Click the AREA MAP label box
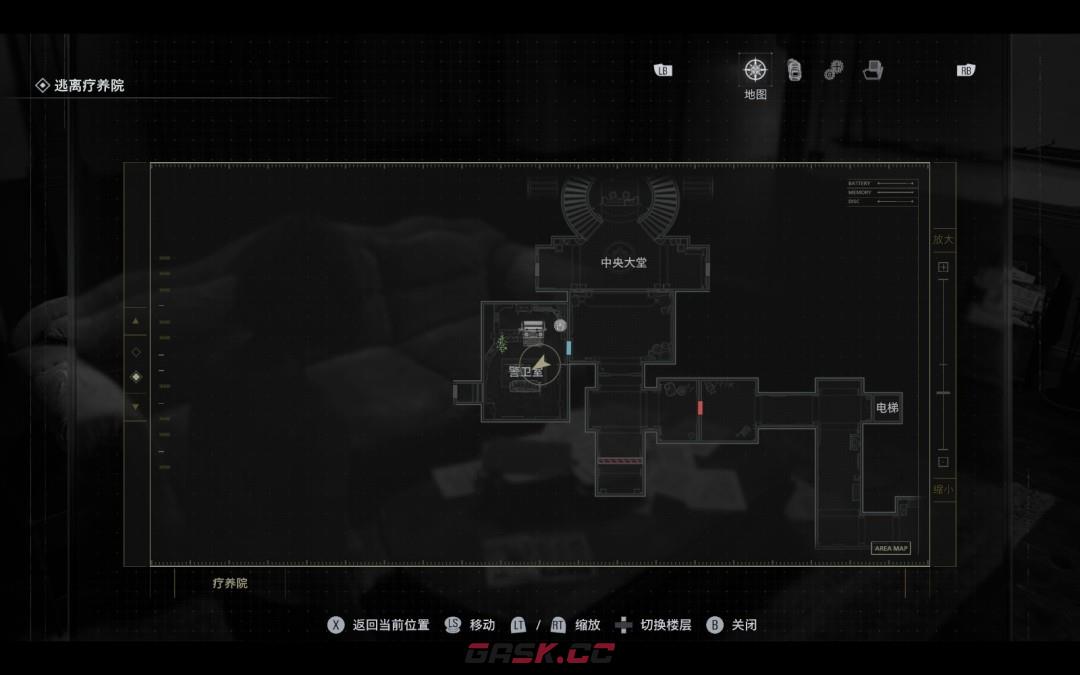Screen dimensions: 1080x675 890,548
